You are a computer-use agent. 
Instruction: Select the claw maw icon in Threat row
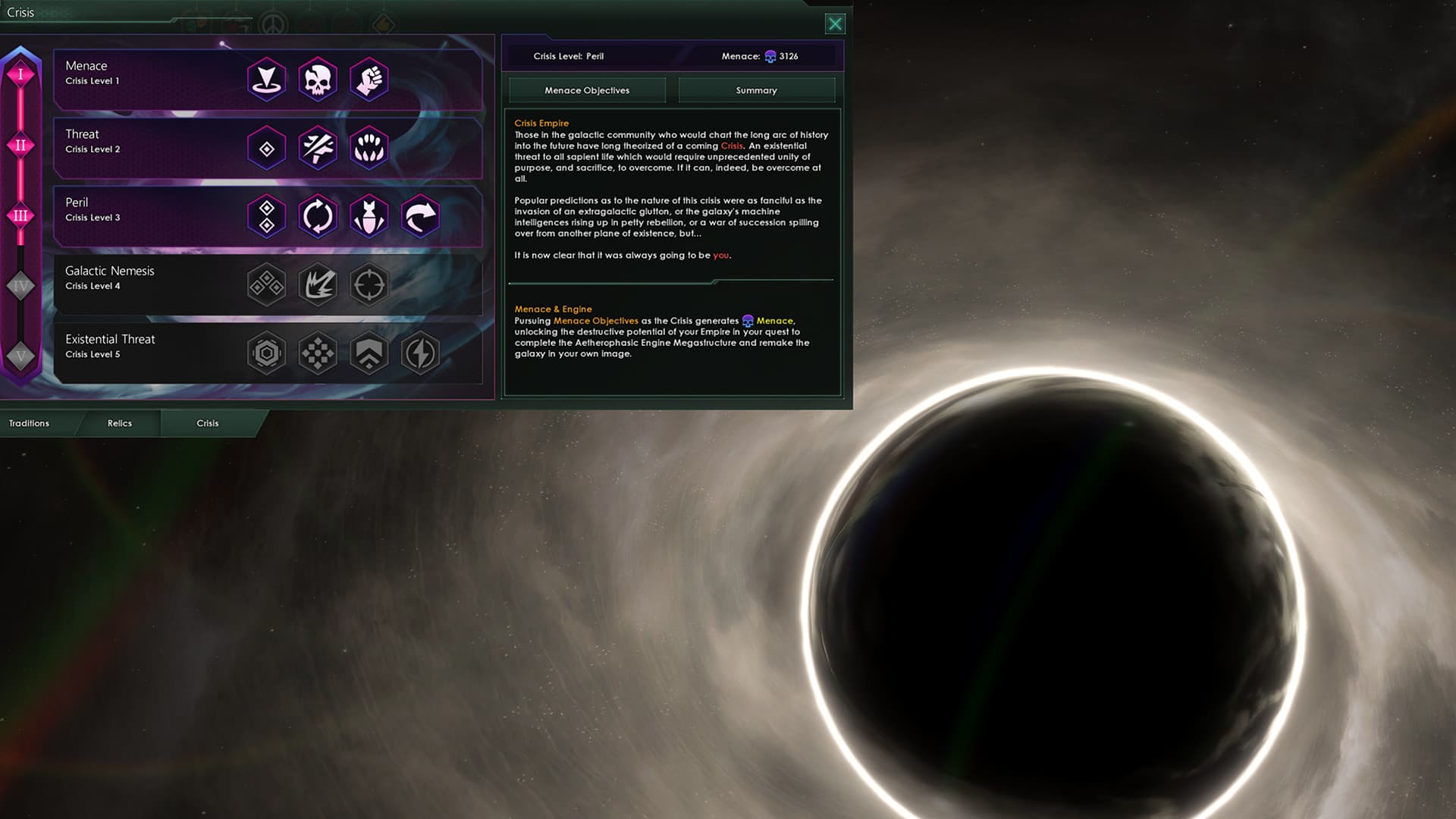tap(369, 148)
